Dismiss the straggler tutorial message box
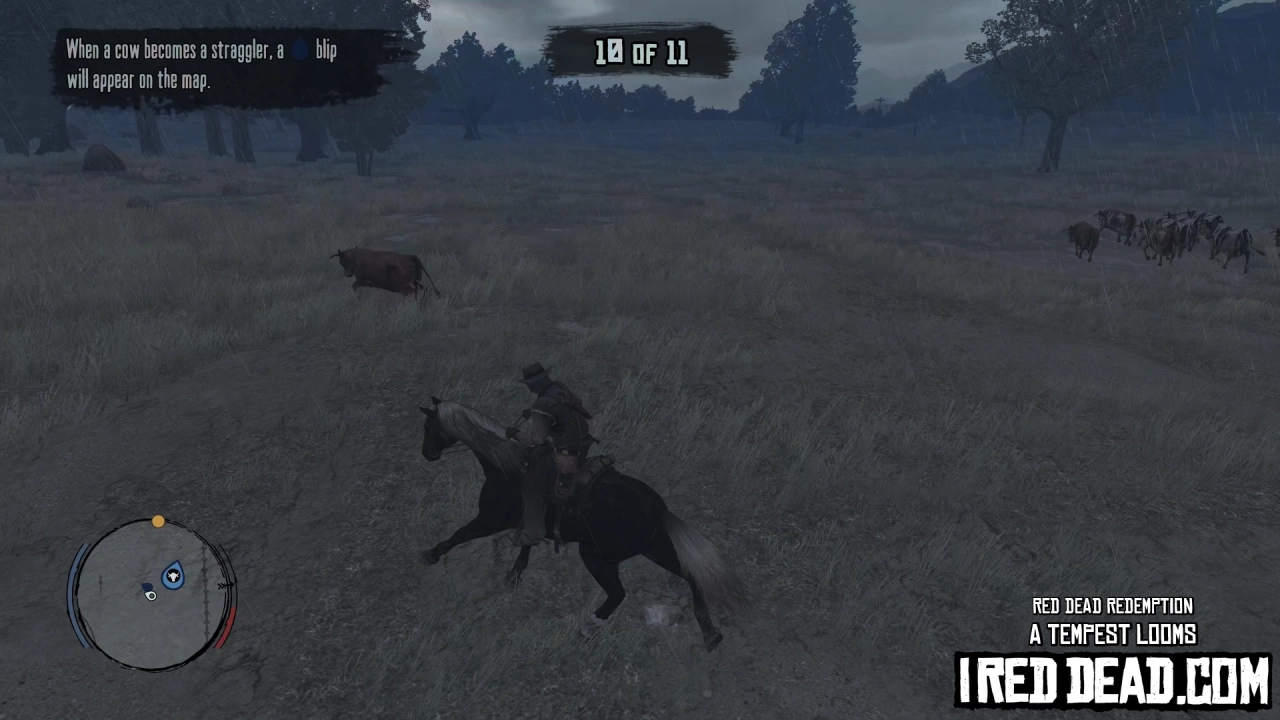Screen dimensions: 1280x720 (220, 65)
